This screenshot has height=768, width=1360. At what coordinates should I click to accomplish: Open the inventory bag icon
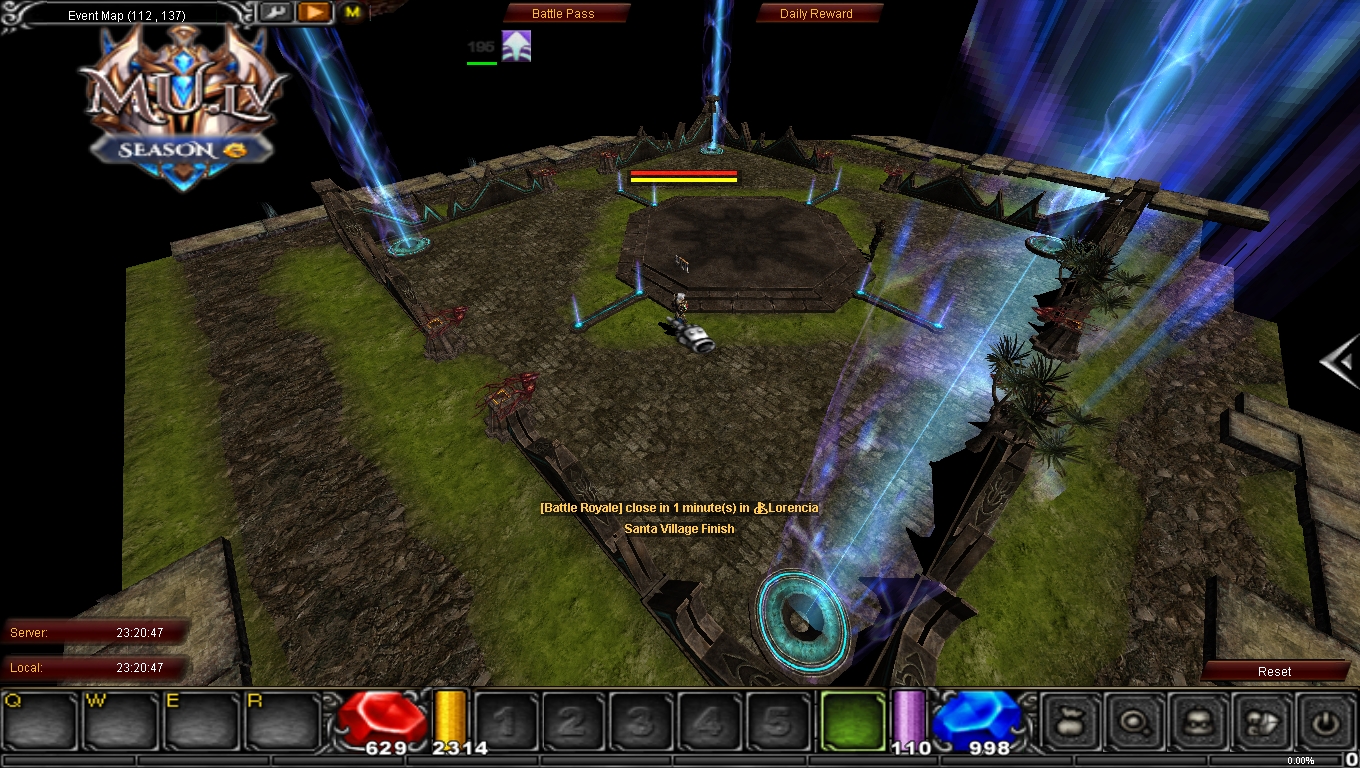point(1070,723)
